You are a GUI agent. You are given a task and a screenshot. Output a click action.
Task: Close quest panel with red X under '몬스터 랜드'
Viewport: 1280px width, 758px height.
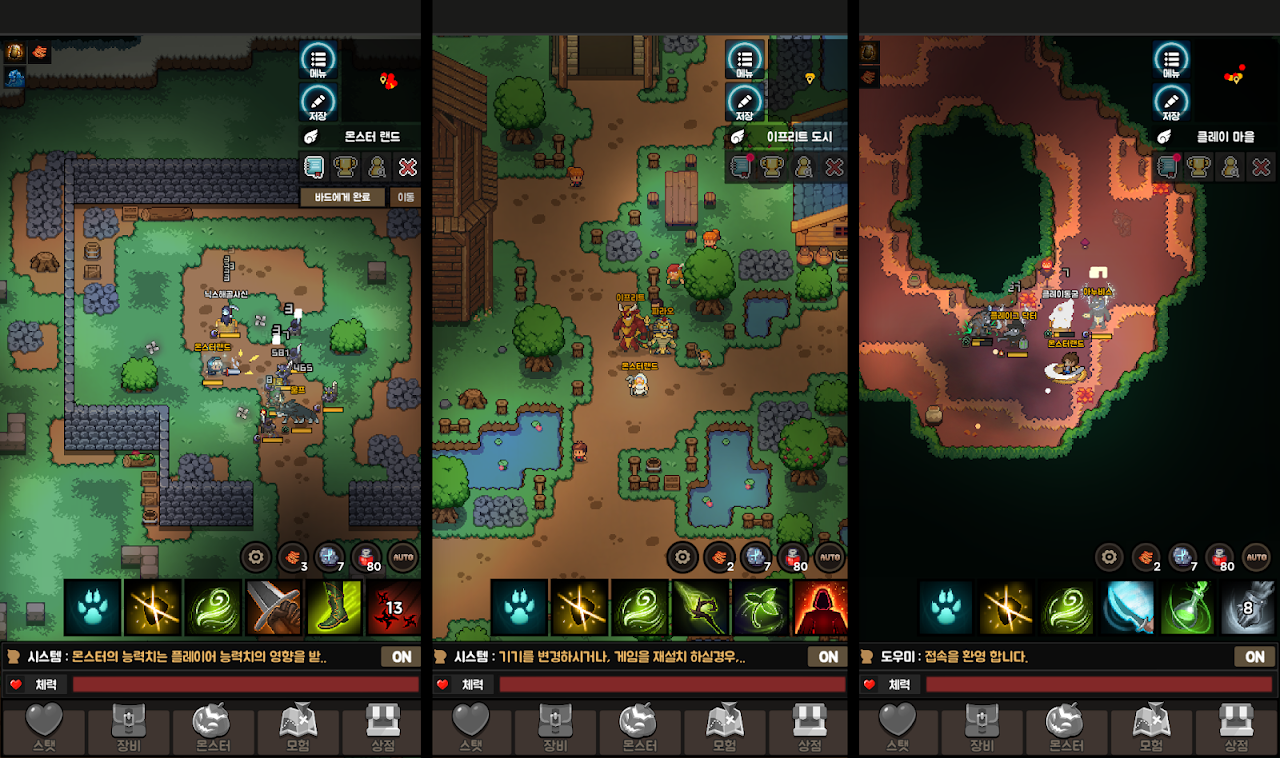click(x=407, y=167)
